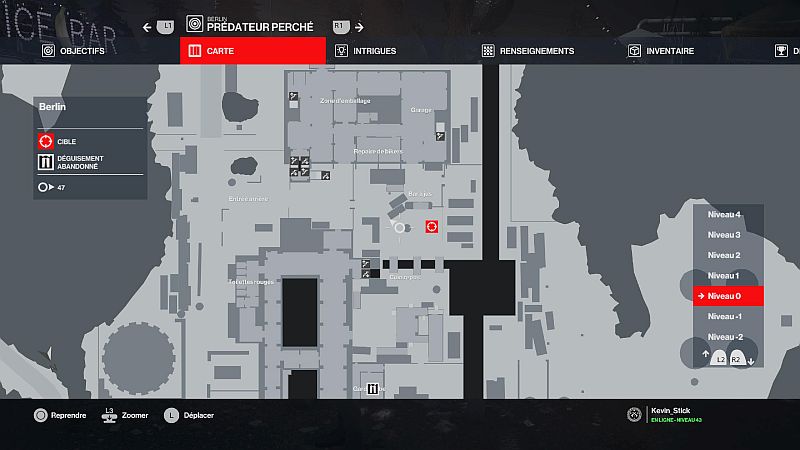This screenshot has width=800, height=450.
Task: Go to previous mission with left arrow
Action: 148,27
